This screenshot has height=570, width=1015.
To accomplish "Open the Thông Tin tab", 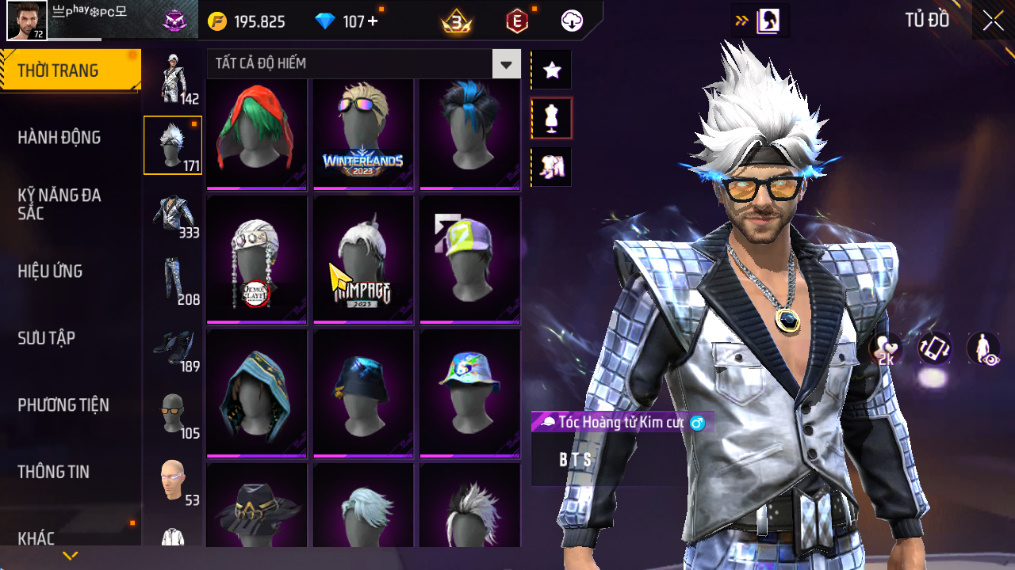I will [x=53, y=472].
